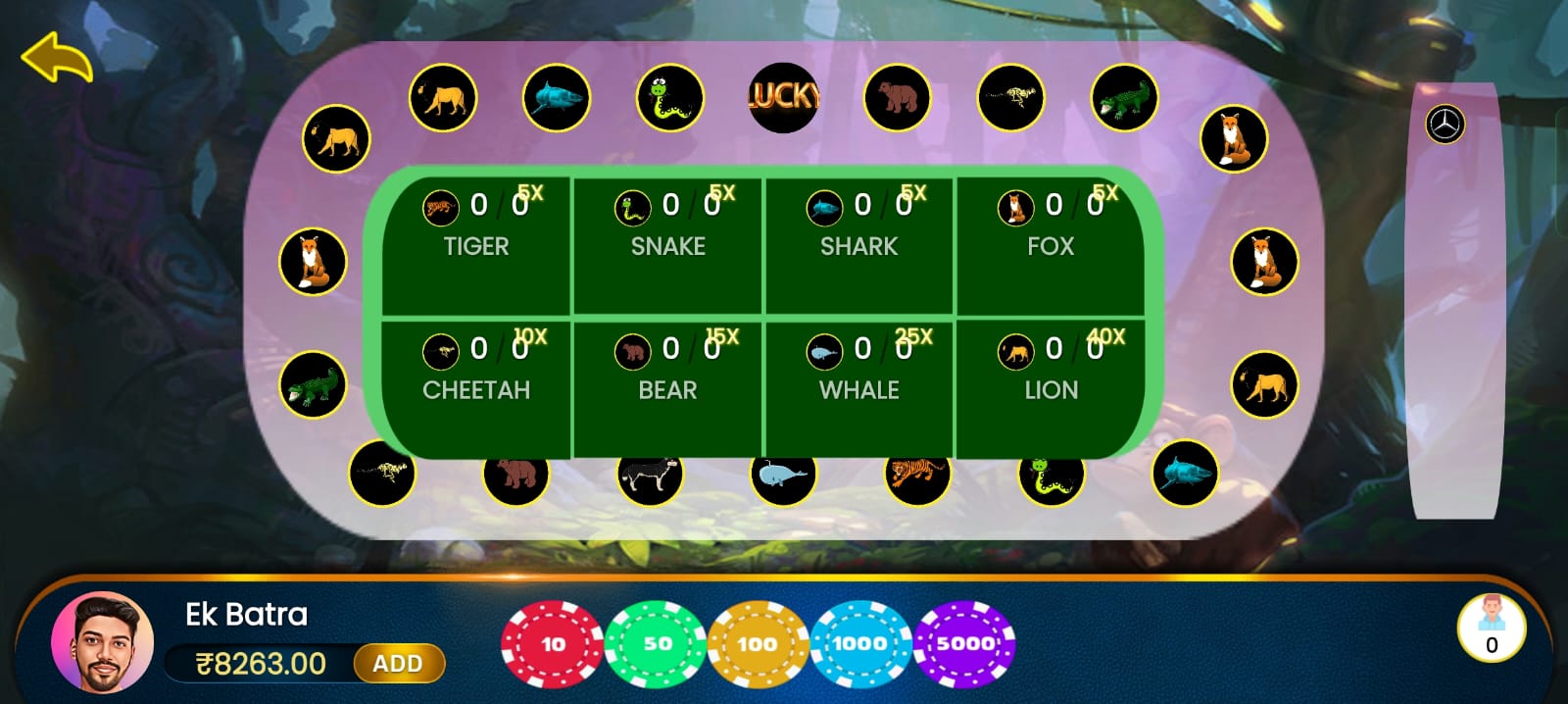
Task: Select the Fox betting tile
Action: tap(1051, 243)
